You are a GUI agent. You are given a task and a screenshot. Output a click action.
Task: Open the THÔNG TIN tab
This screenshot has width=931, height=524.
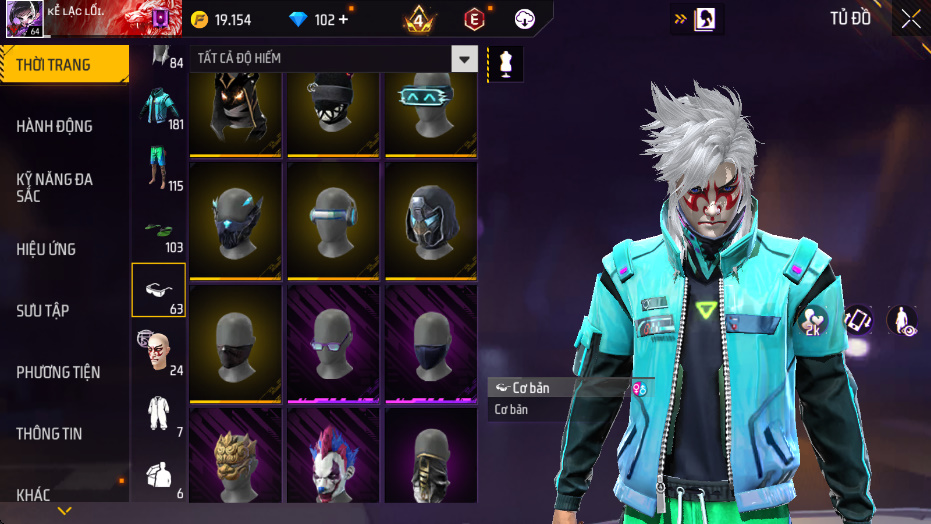click(x=50, y=434)
